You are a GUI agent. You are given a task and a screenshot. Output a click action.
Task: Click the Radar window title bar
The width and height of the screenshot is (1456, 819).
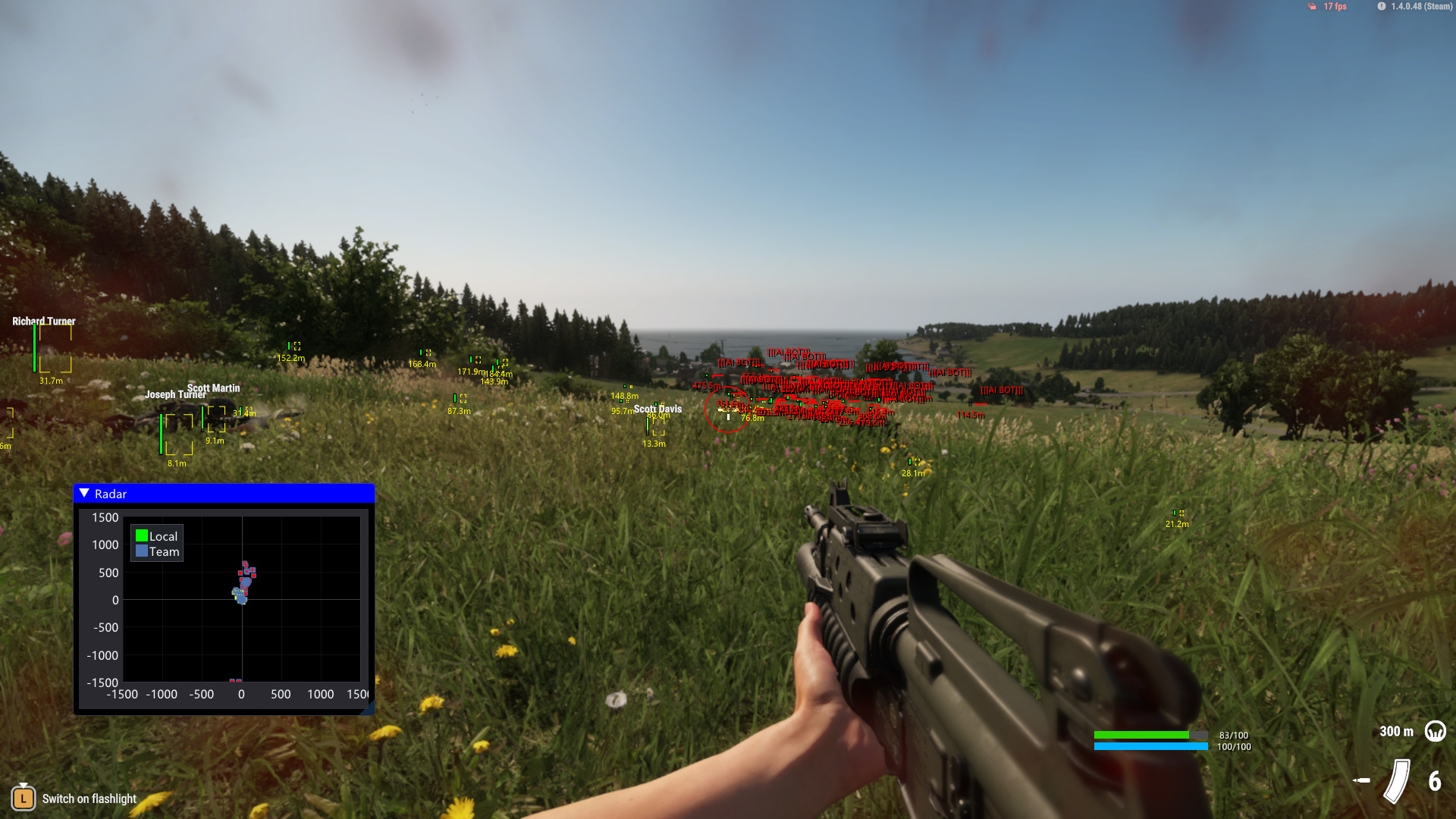click(x=227, y=494)
